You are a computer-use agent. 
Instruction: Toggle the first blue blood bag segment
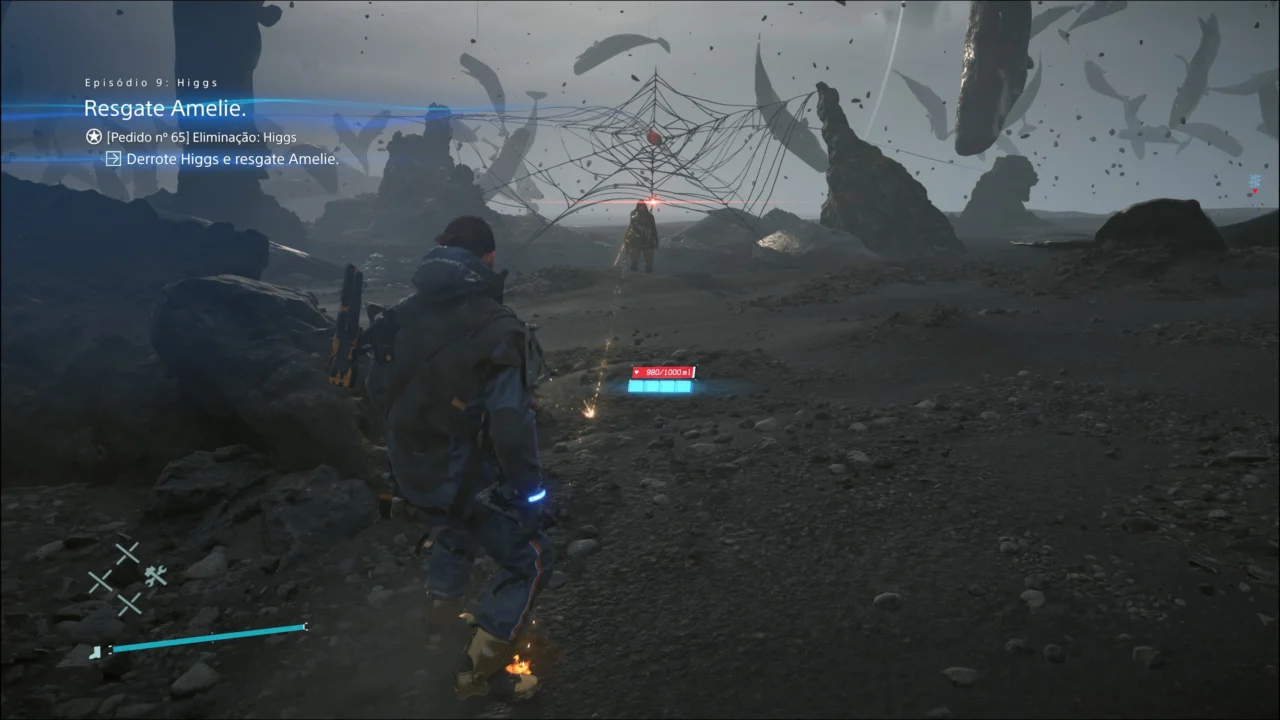635,386
